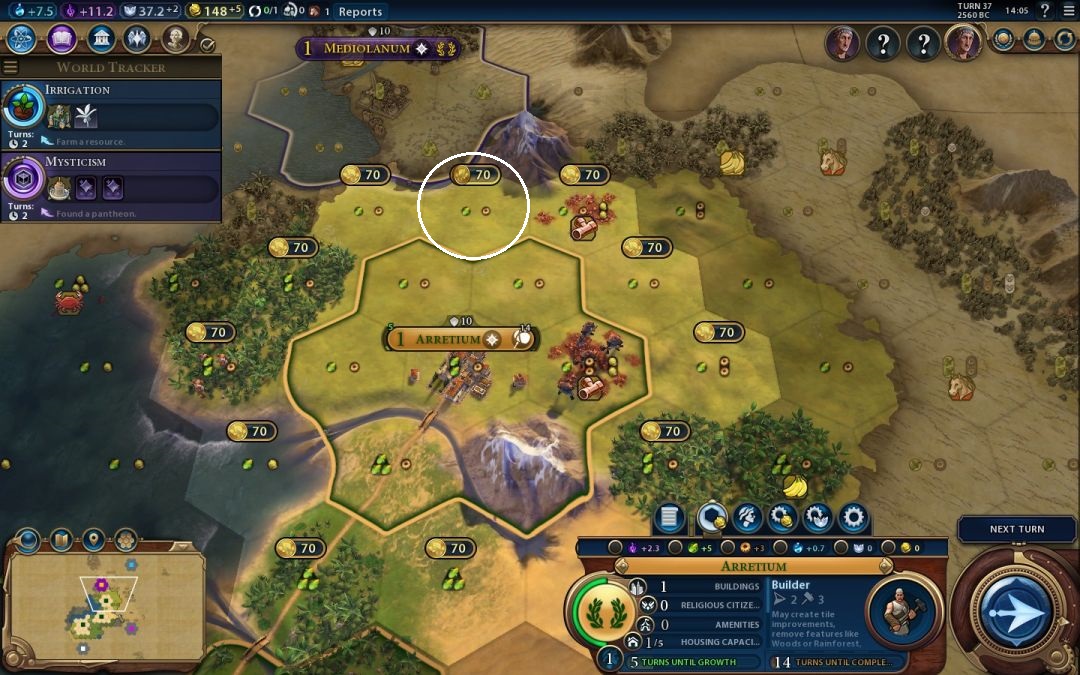Click the Irrigation research entry in World Tracker

pos(111,107)
